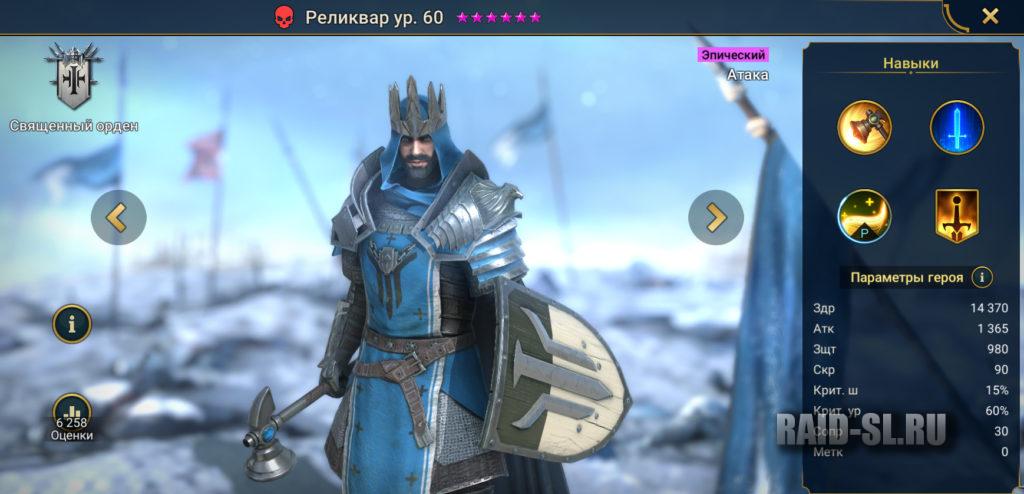Open the hero parameters info icon
The image size is (1024, 494).
pyautogui.click(x=983, y=277)
